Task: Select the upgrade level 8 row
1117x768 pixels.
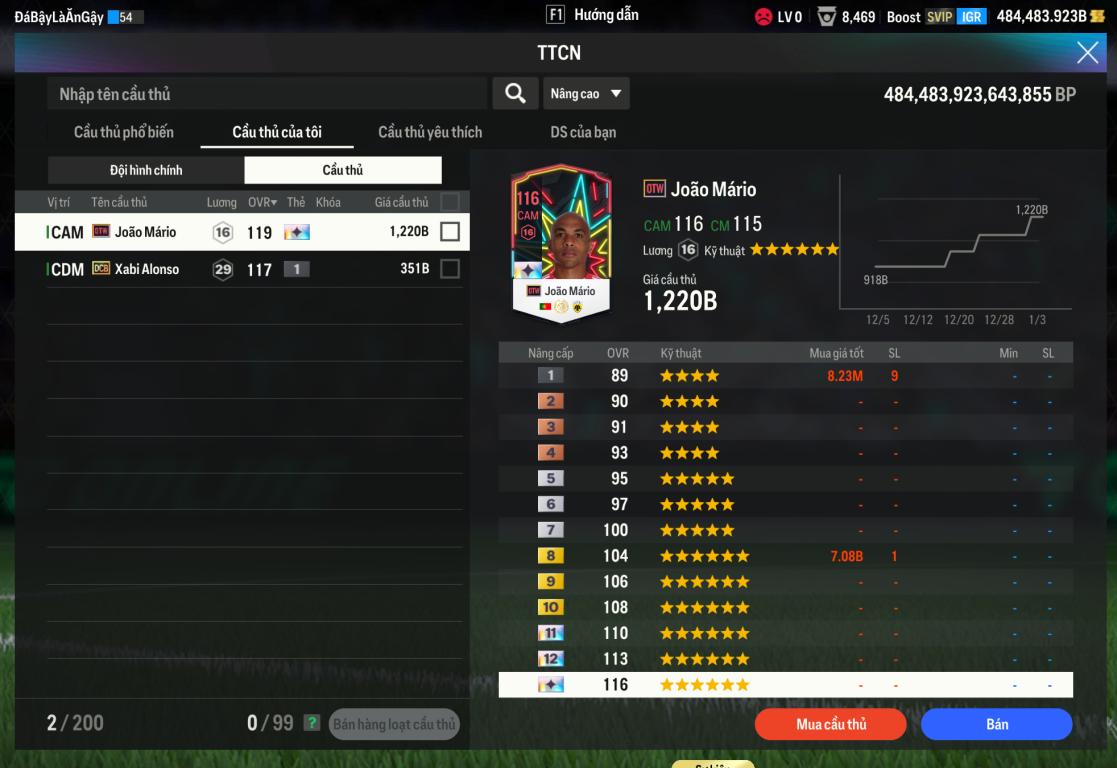Action: pos(785,556)
